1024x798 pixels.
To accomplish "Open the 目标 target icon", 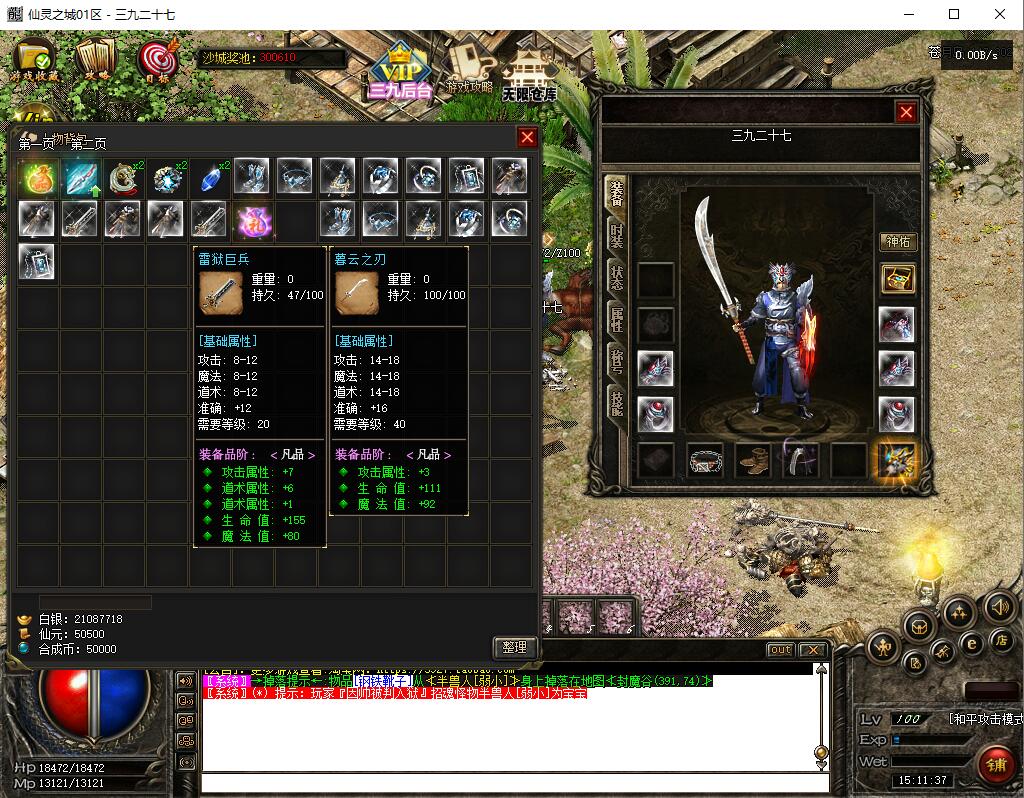I will (x=155, y=60).
